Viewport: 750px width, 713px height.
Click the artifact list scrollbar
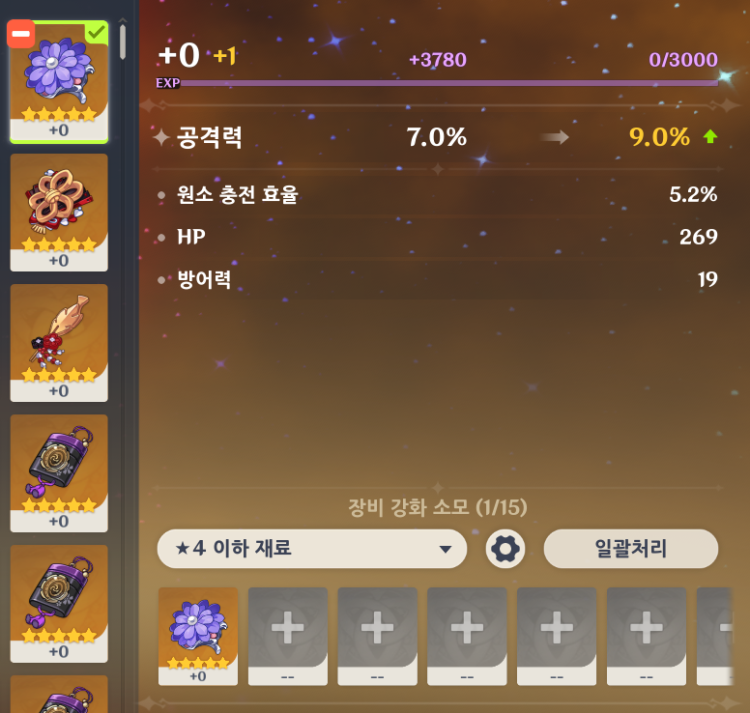(123, 42)
